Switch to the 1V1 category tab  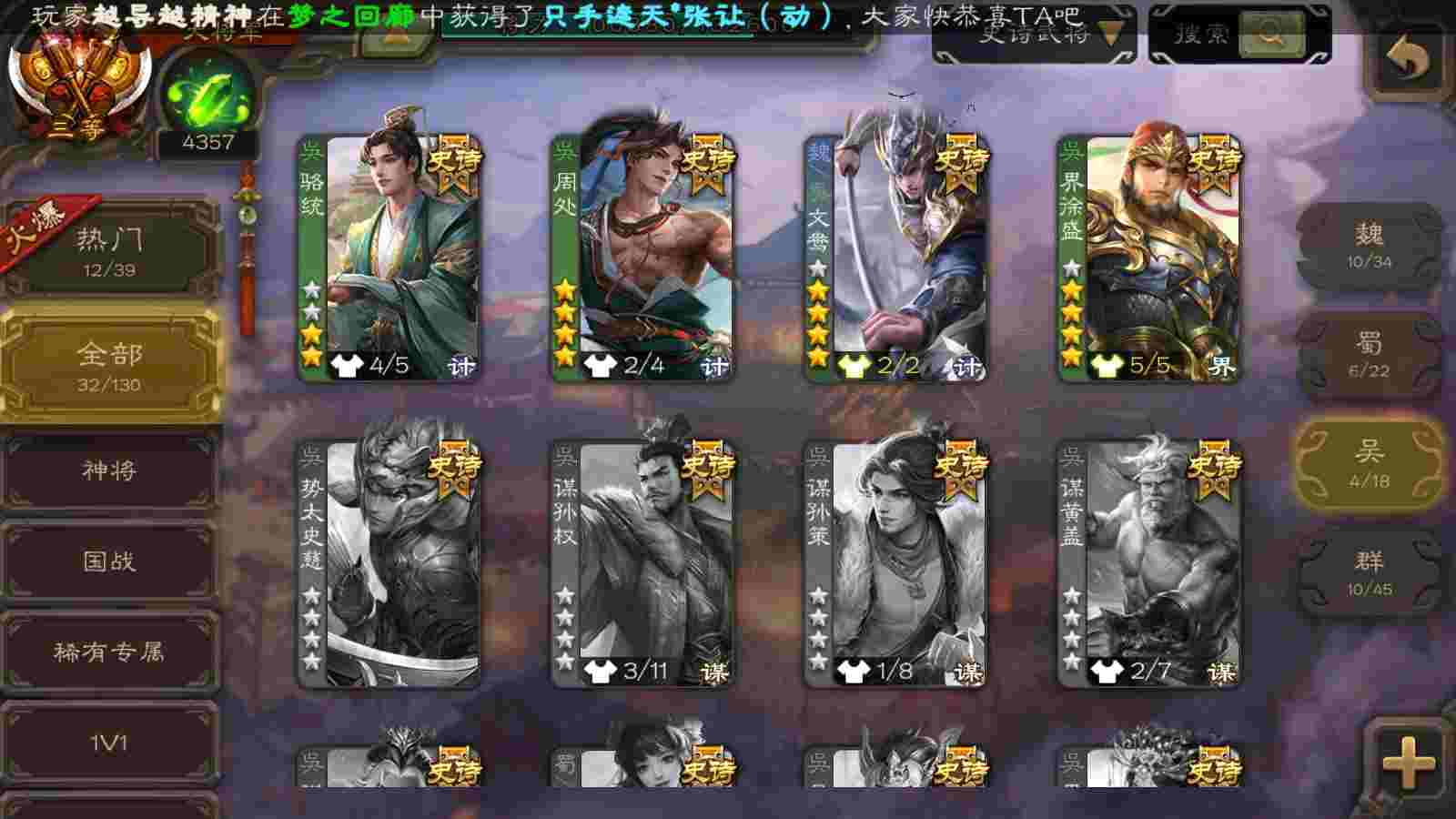click(109, 743)
